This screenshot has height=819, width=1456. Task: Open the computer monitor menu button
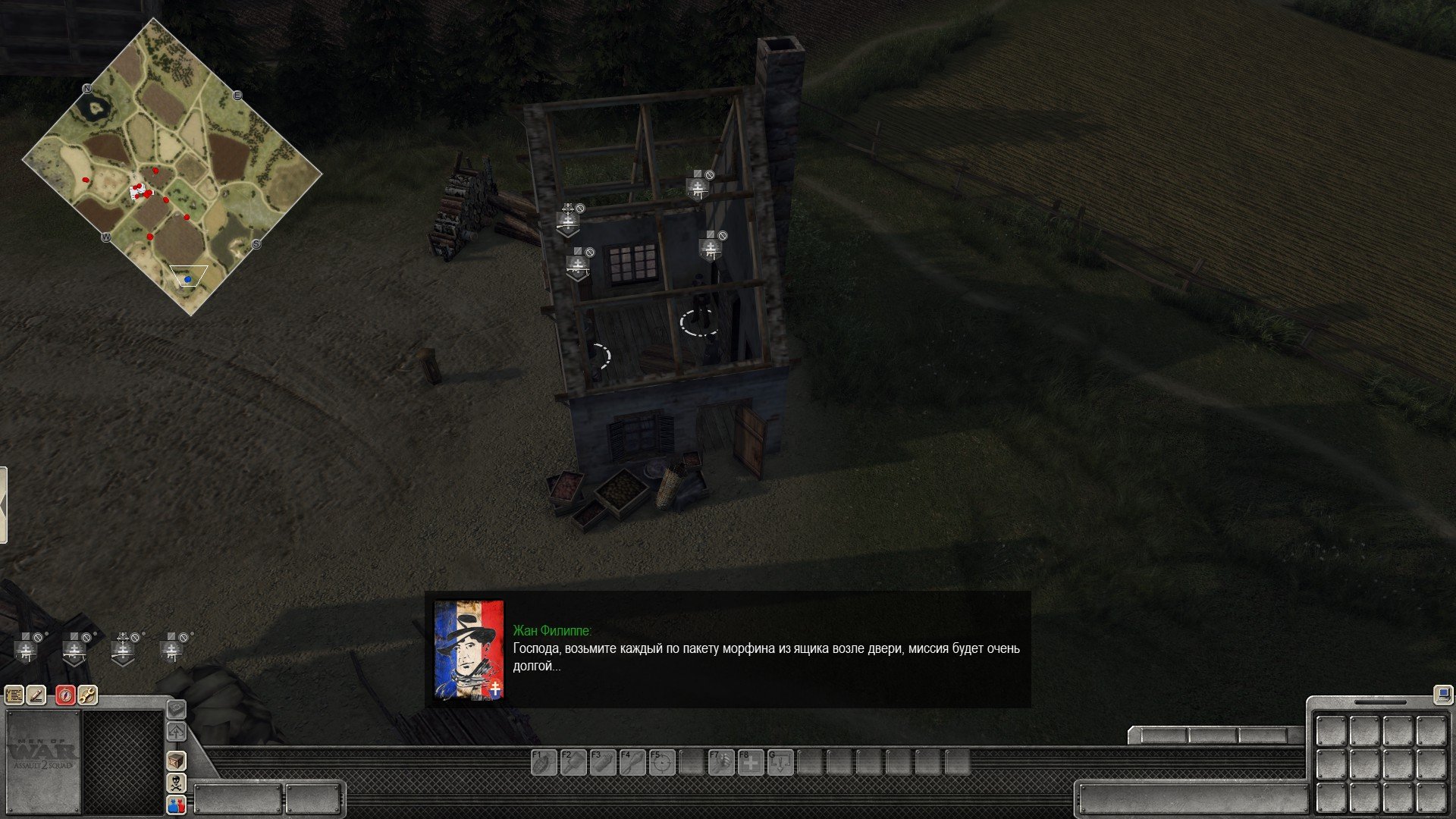pyautogui.click(x=1442, y=693)
